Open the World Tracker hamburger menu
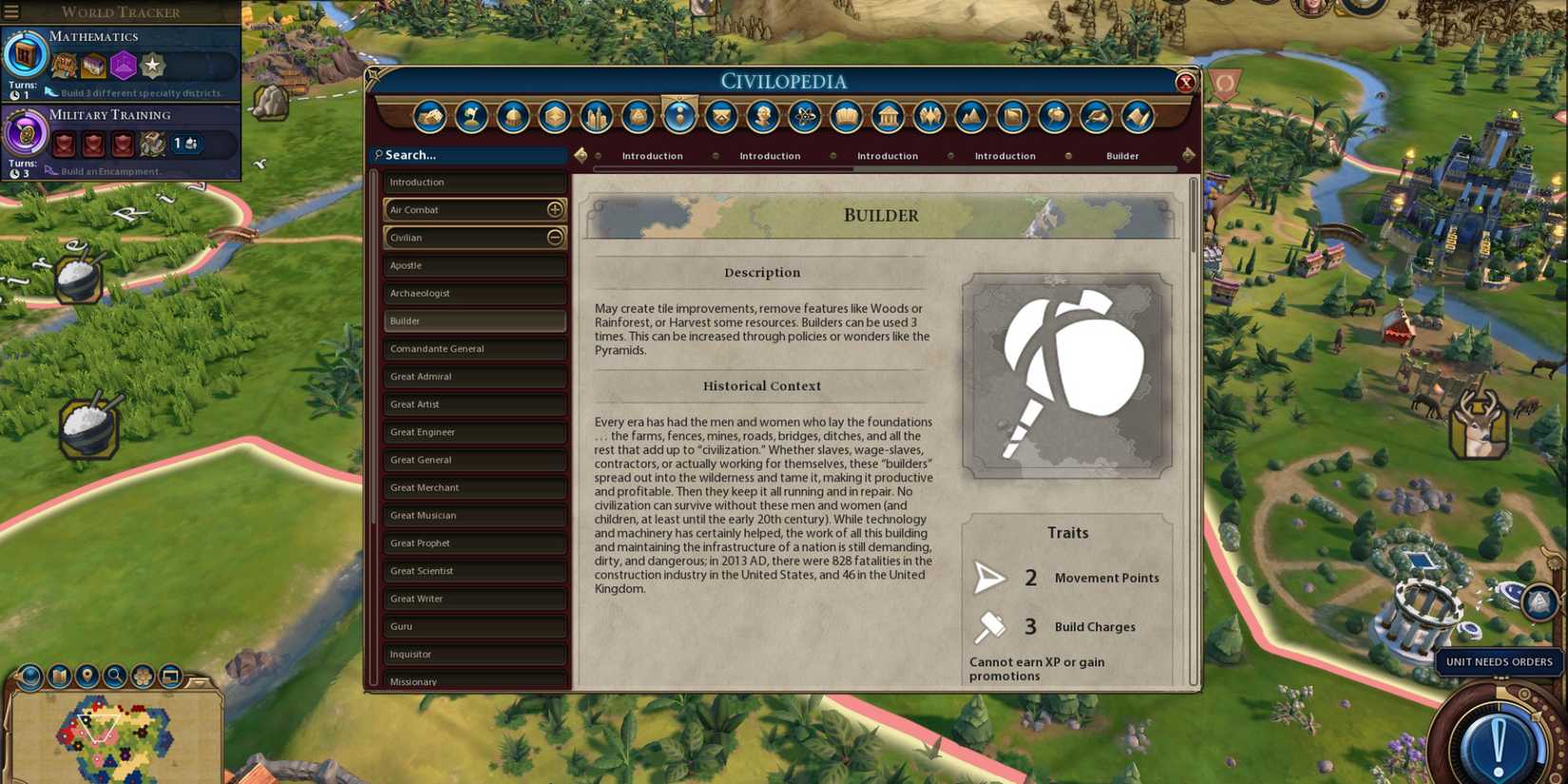Viewport: 1568px width, 784px height. coord(13,12)
